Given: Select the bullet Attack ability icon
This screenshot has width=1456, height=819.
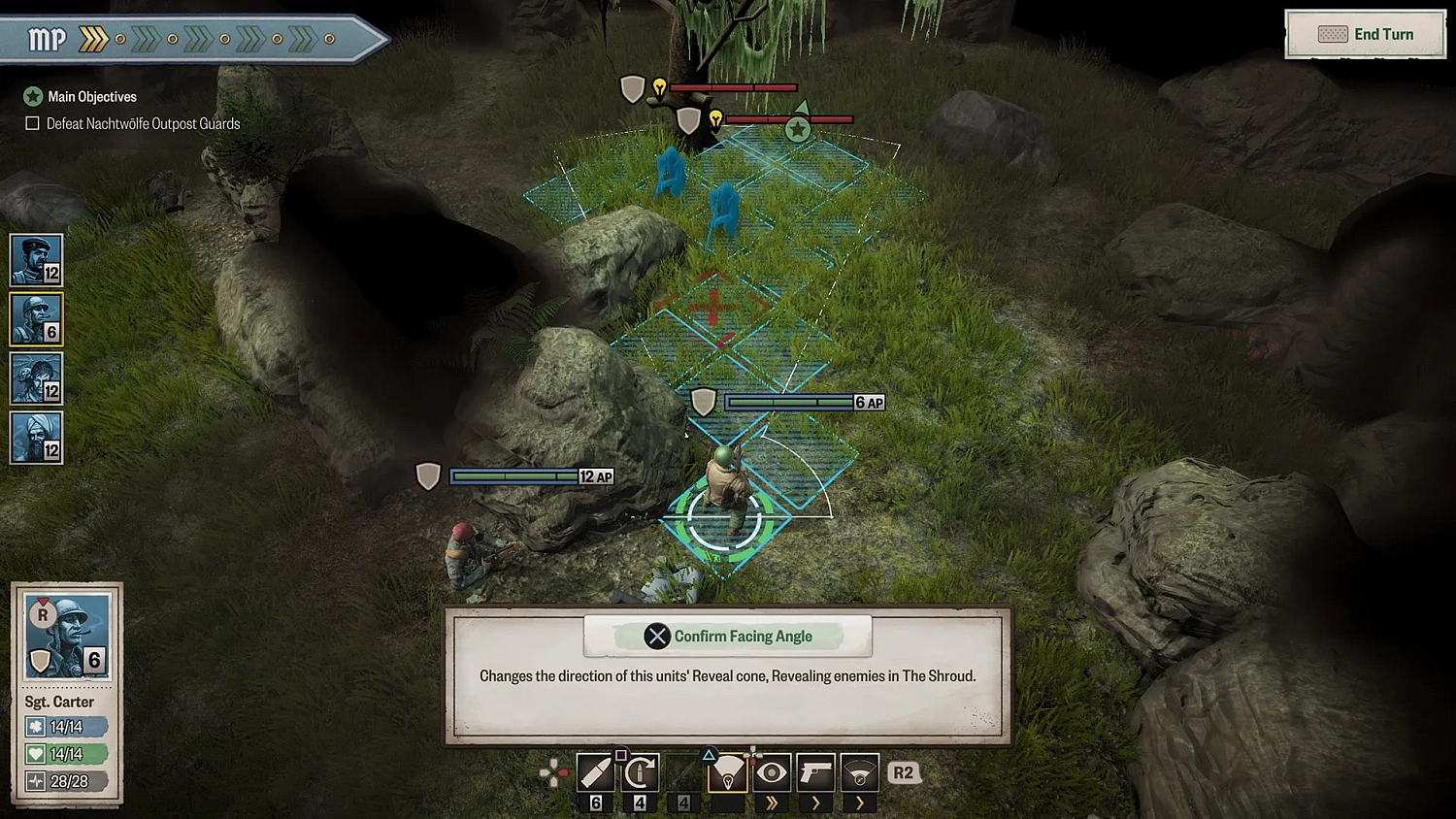Looking at the screenshot, I should [595, 771].
